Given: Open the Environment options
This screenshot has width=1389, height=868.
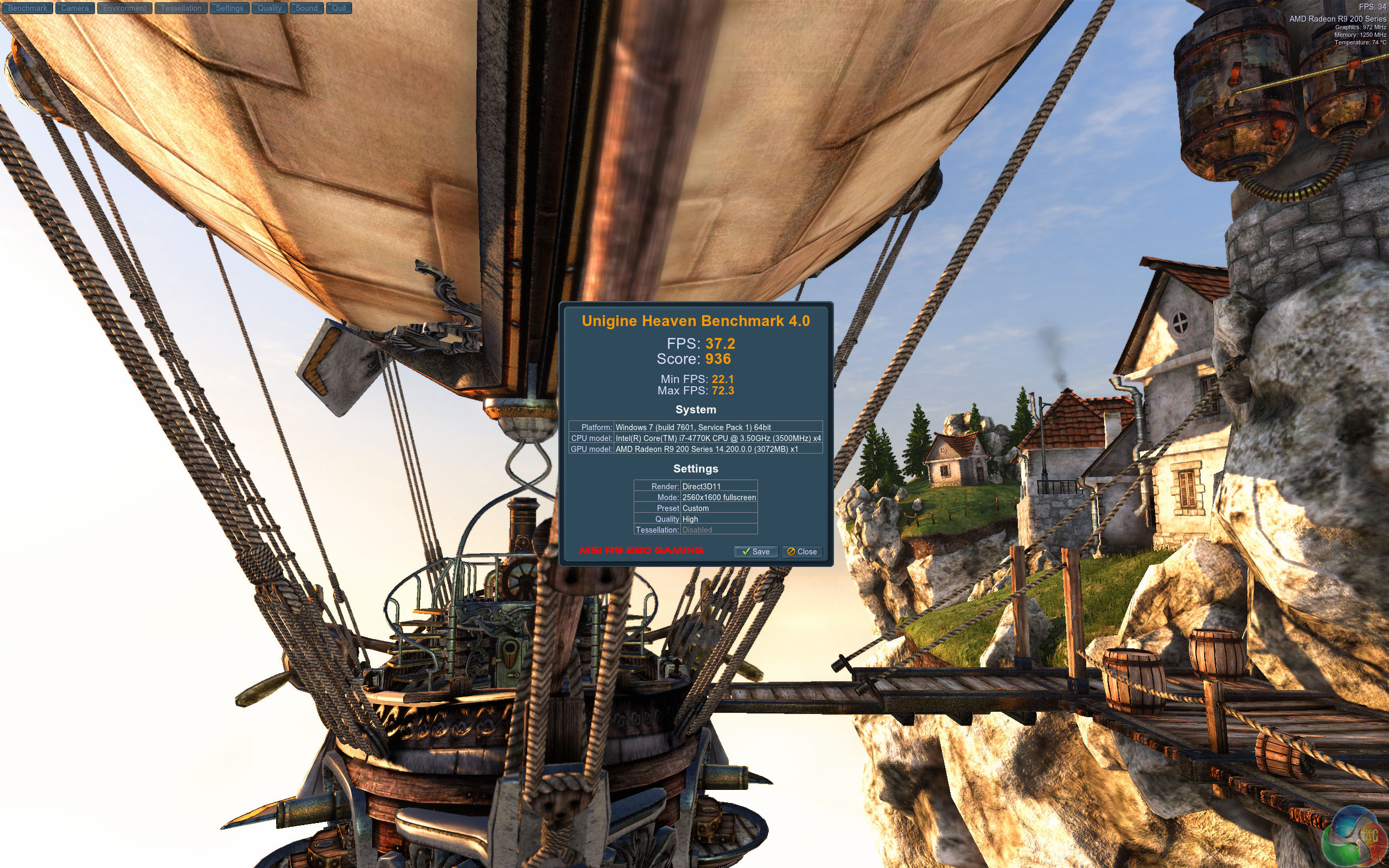Looking at the screenshot, I should [125, 8].
